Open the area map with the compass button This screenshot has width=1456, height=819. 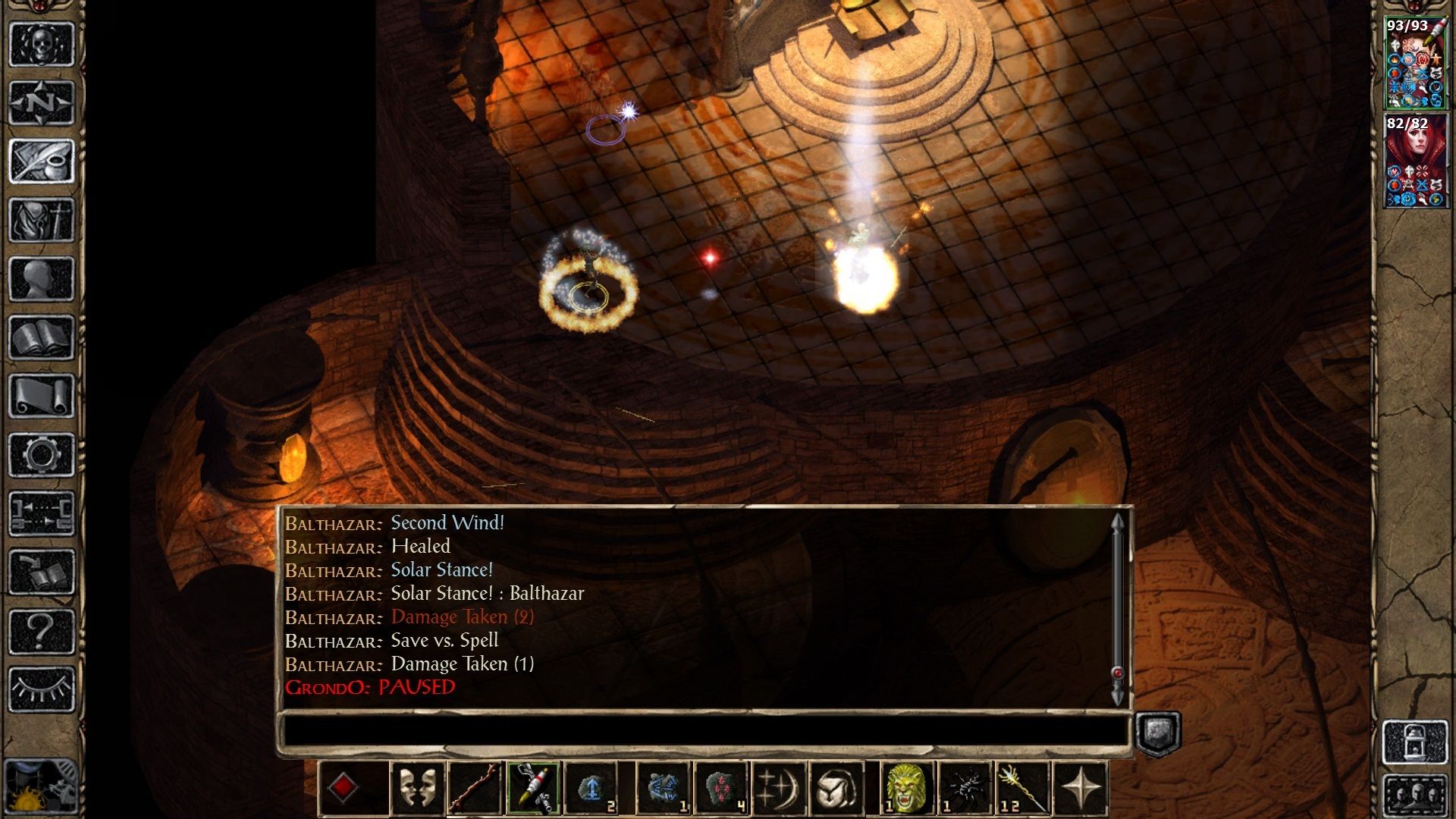[x=42, y=102]
